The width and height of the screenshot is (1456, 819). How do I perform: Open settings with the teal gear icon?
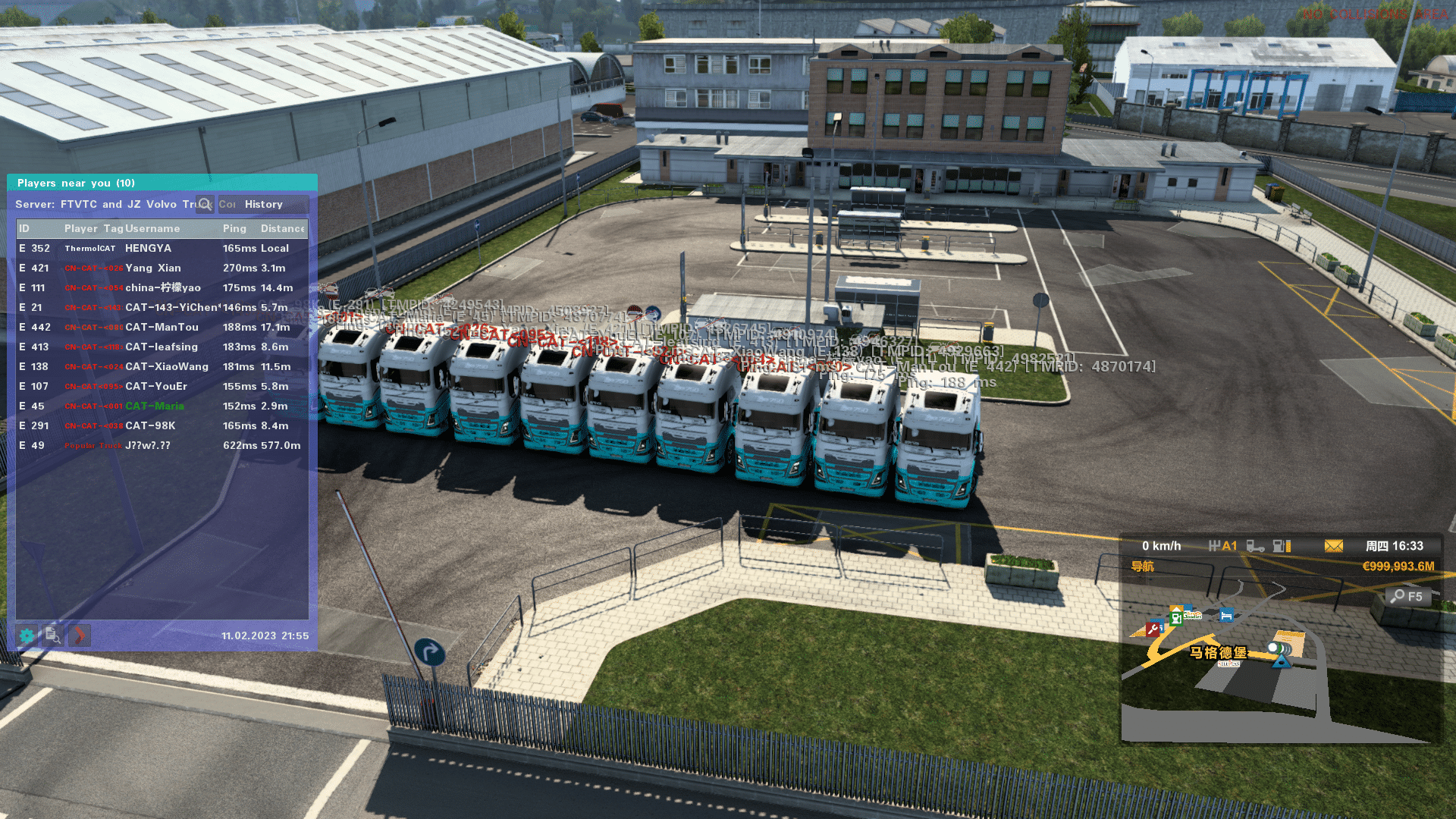tap(27, 635)
